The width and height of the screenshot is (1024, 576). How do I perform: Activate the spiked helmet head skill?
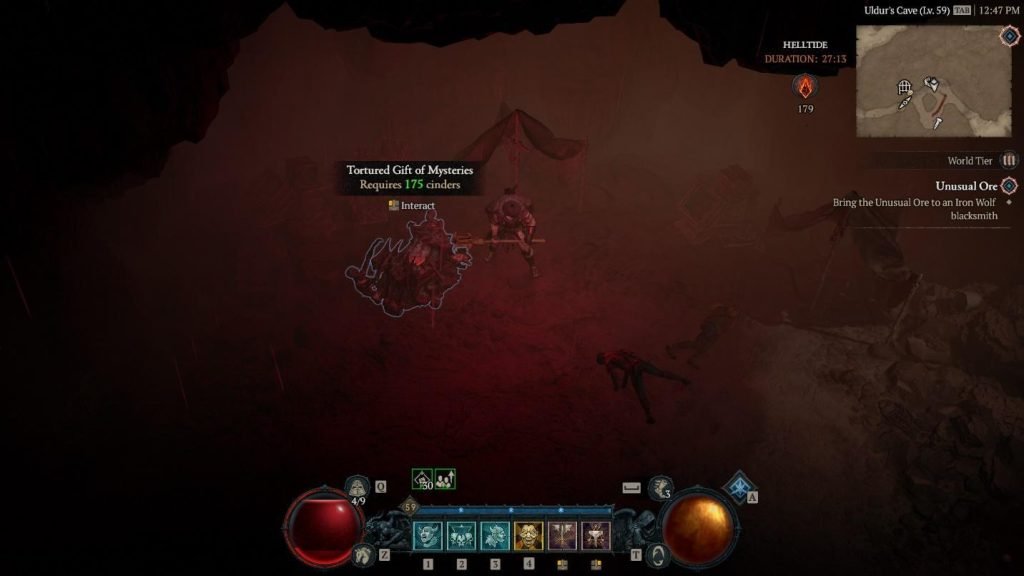tap(495, 536)
